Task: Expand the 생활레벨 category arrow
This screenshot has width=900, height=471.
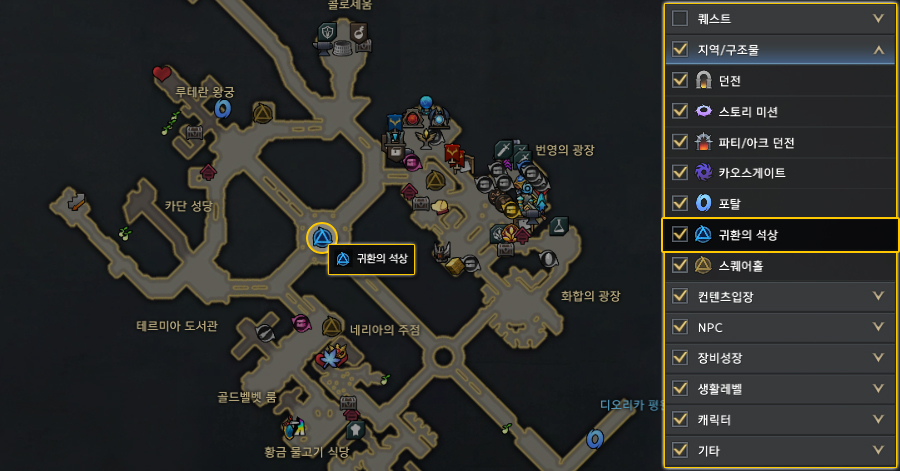Action: tap(878, 388)
